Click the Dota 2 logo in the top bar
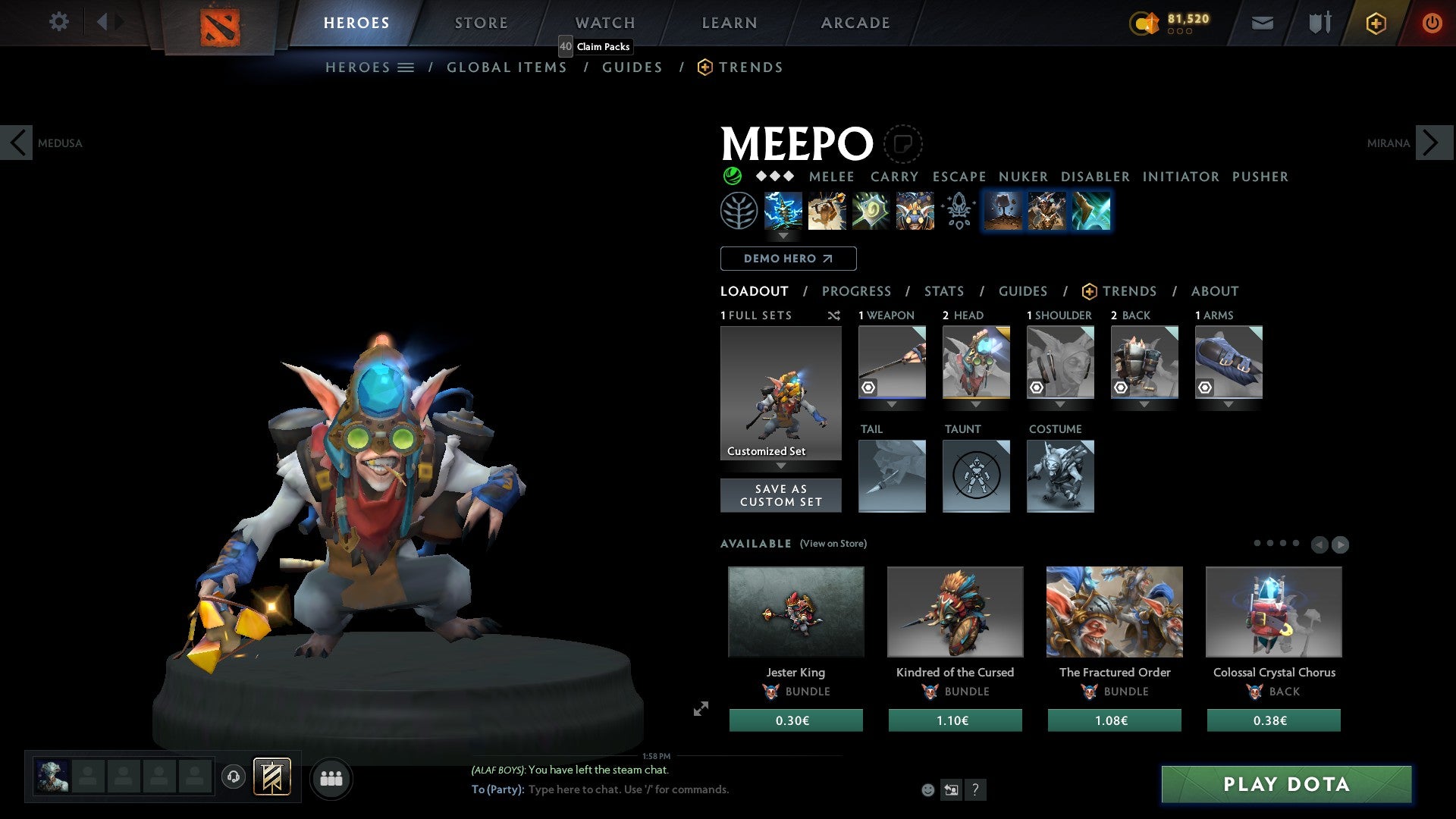The height and width of the screenshot is (819, 1456). tap(220, 23)
